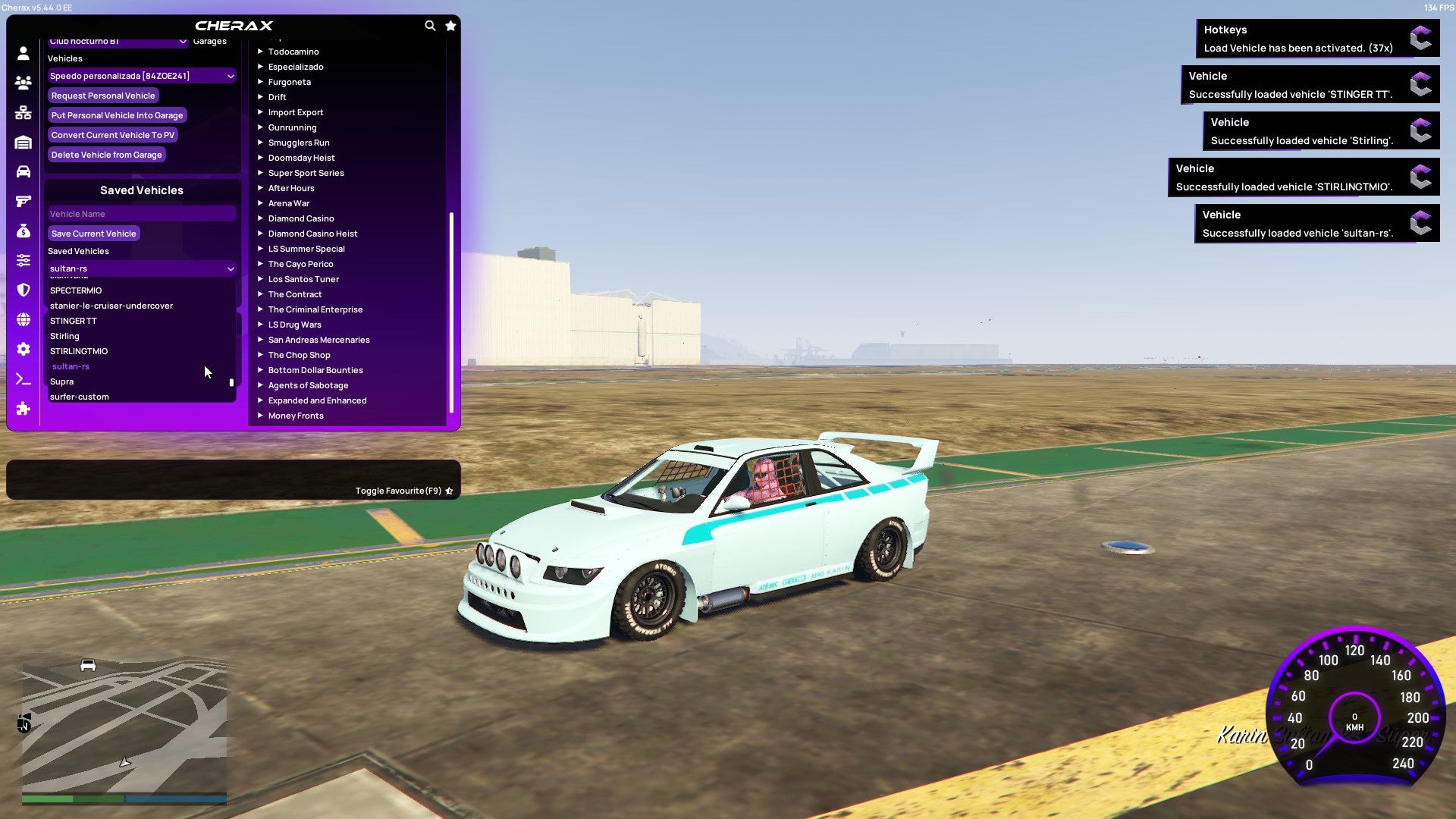Open the weapons pistol icon

pyautogui.click(x=23, y=199)
